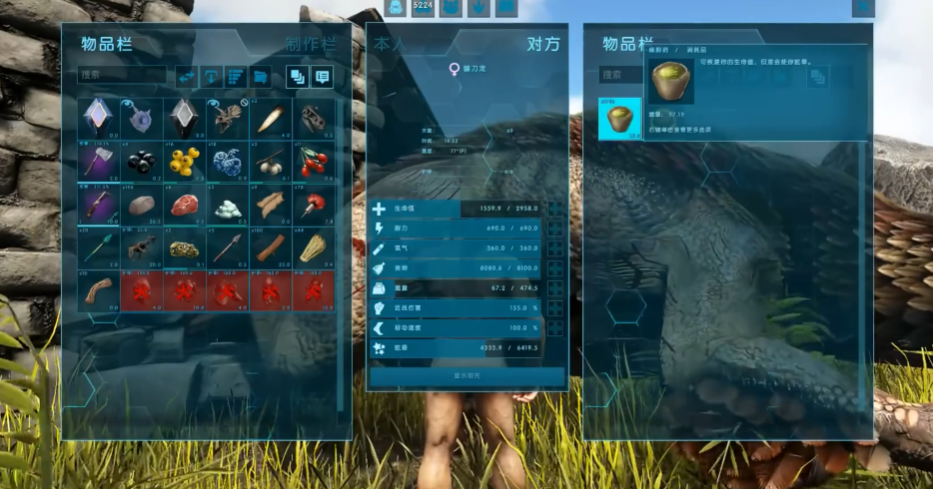Select the 对方 tab
Screen dimensions: 933x489
543,44
